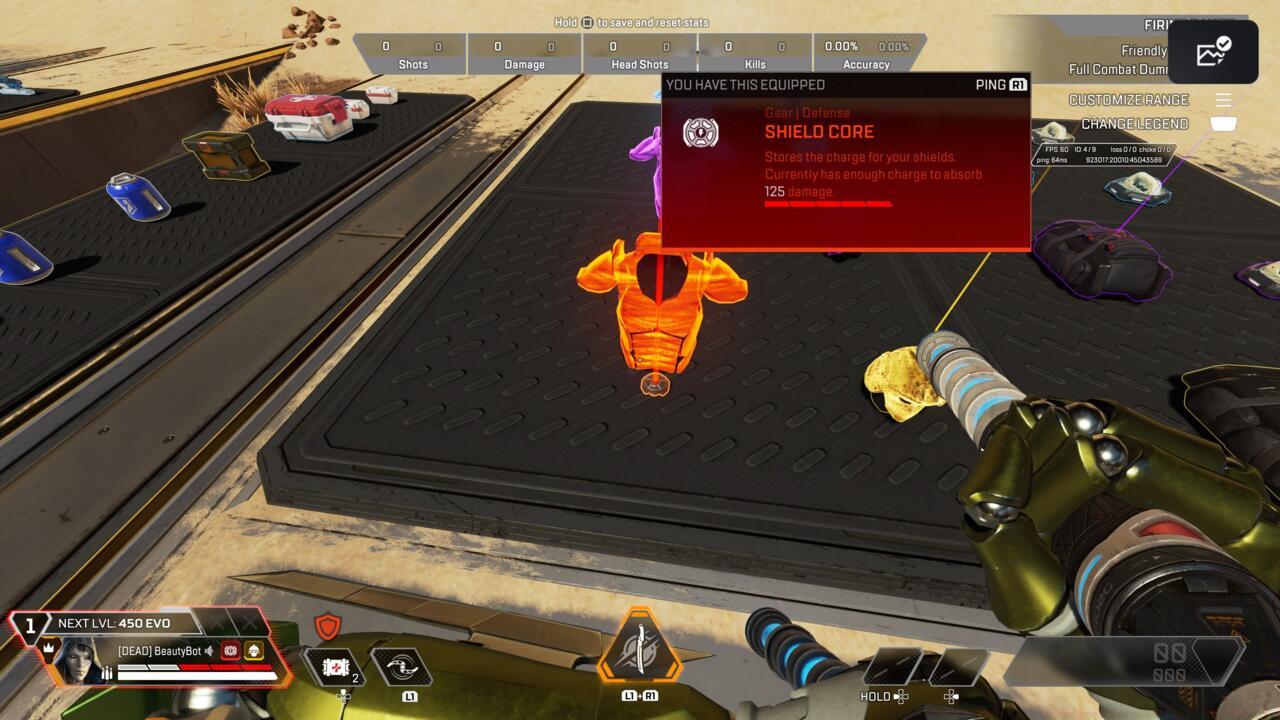Click the orange shield legend-class icon

coord(327,627)
